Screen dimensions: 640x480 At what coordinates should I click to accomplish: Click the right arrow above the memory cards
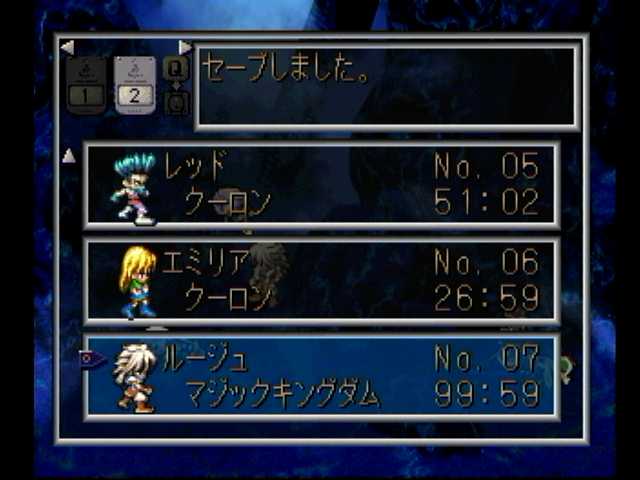pos(185,47)
